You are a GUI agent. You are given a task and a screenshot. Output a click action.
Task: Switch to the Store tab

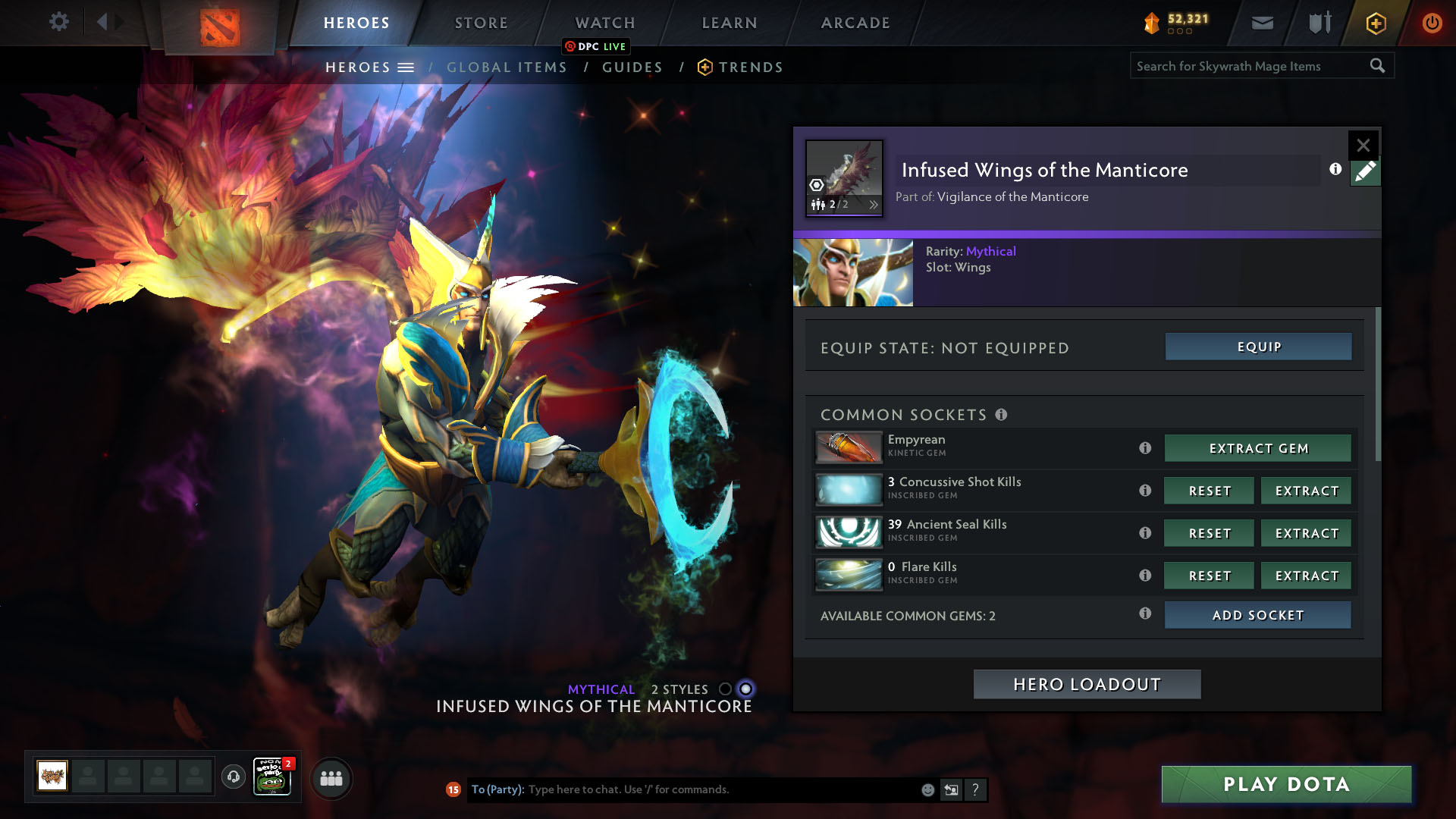click(x=481, y=23)
